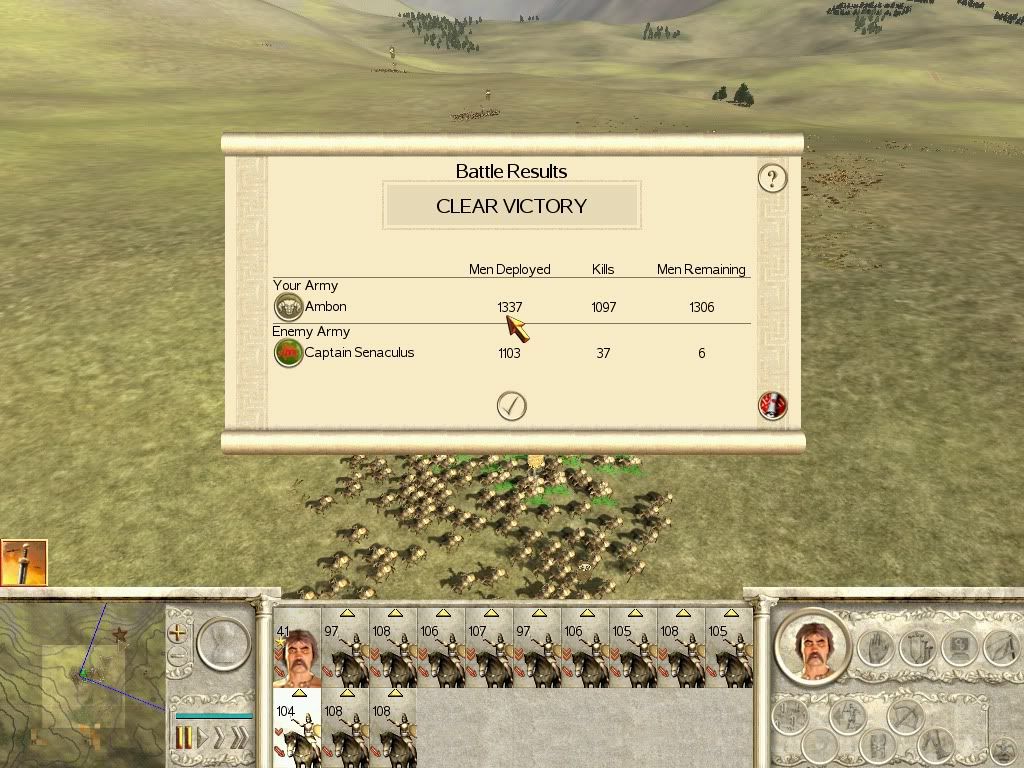The height and width of the screenshot is (768, 1024).
Task: Select the general's unit card with 41 men
Action: [x=296, y=648]
